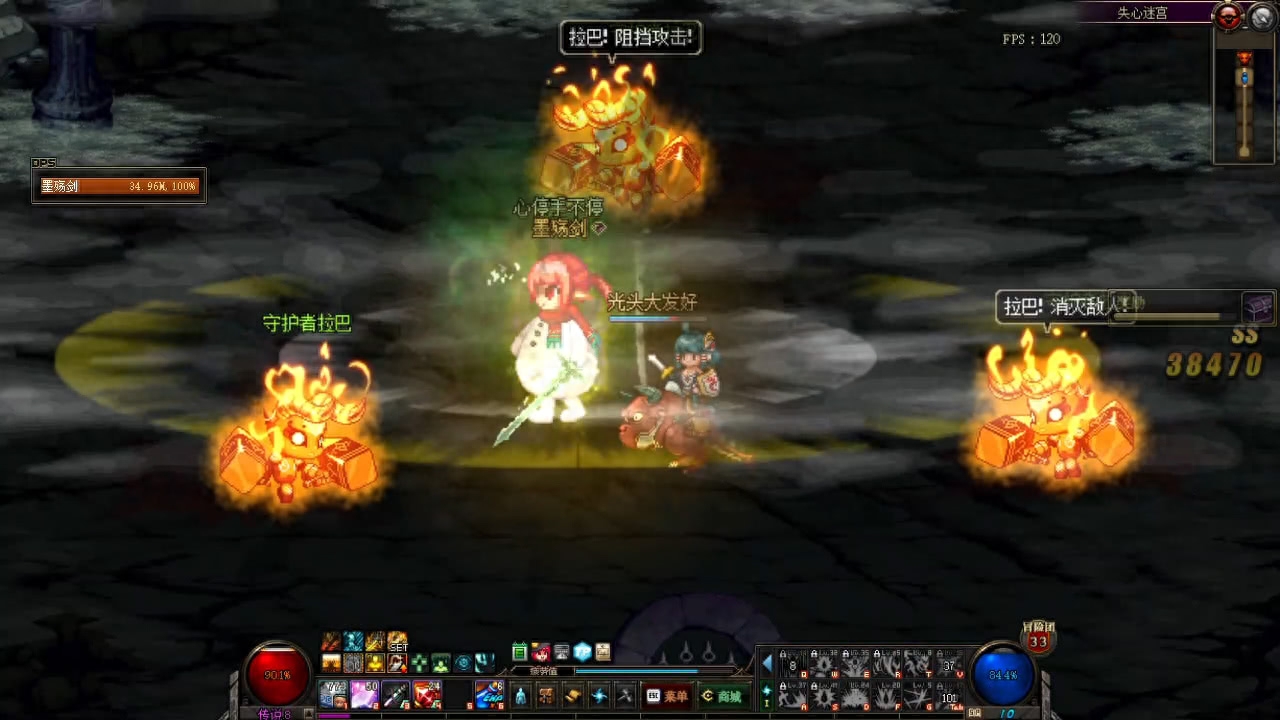Image resolution: width=1280 pixels, height=720 pixels.
Task: Click the 冒险团 level 33 badge
Action: pos(1038,639)
